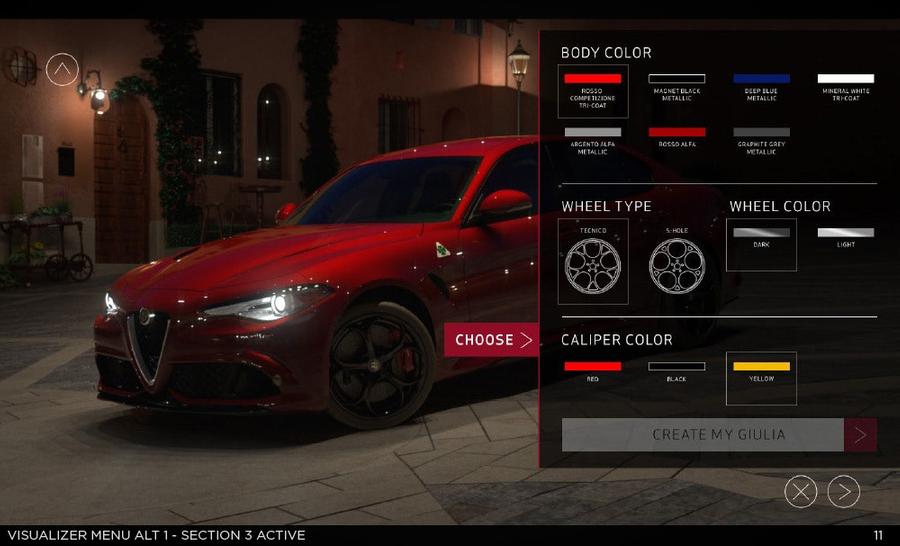The height and width of the screenshot is (546, 900).
Task: Select the 5-Hole wheel type
Action: [677, 262]
